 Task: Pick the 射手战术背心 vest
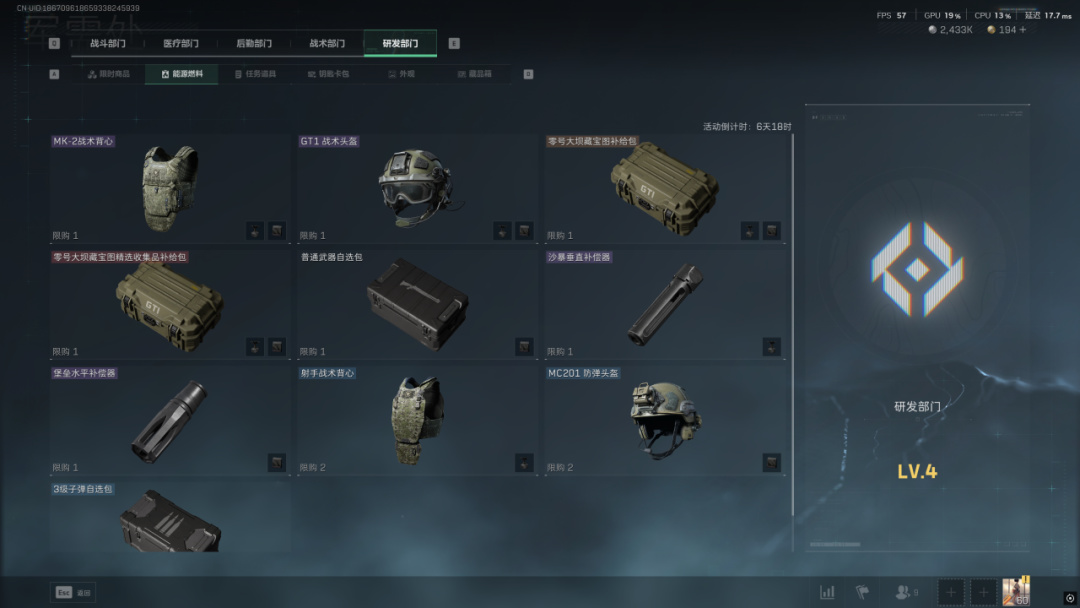pyautogui.click(x=418, y=420)
